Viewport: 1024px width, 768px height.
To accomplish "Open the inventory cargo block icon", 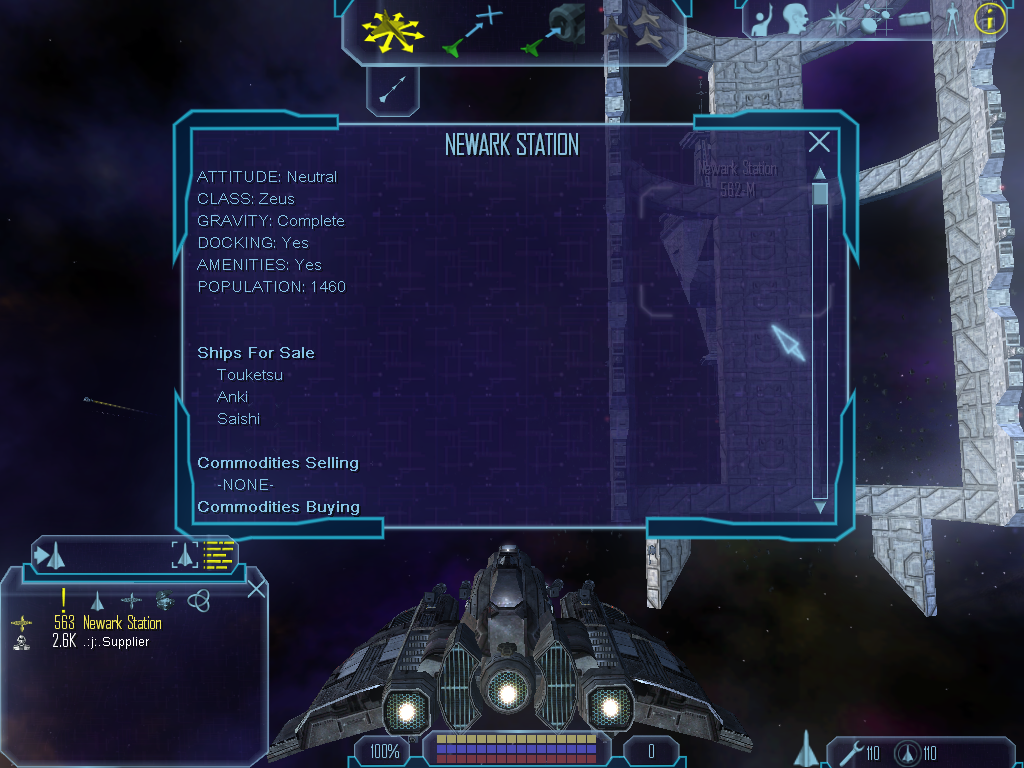I will pyautogui.click(x=915, y=18).
